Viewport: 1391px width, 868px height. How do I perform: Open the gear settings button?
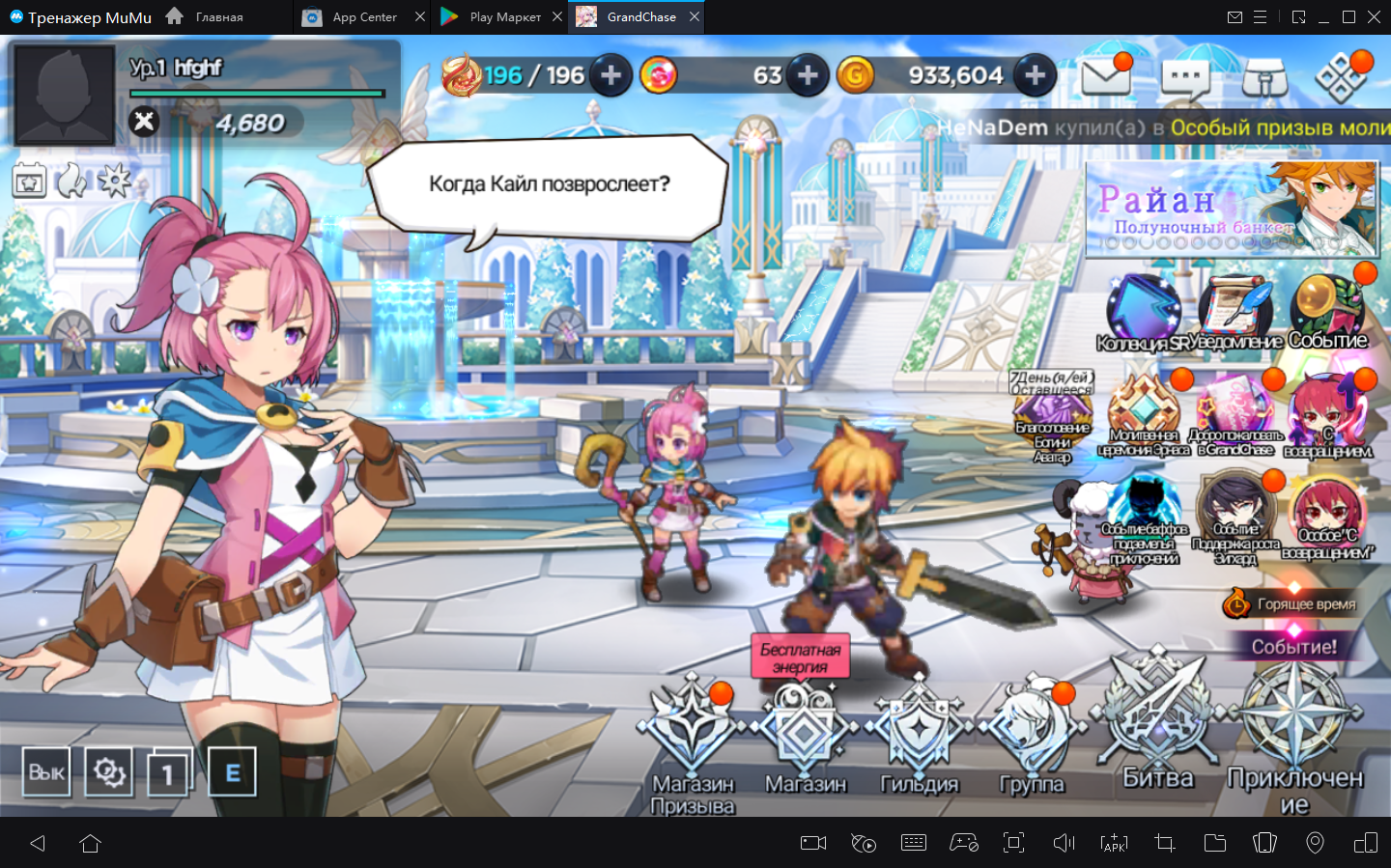coord(108,772)
